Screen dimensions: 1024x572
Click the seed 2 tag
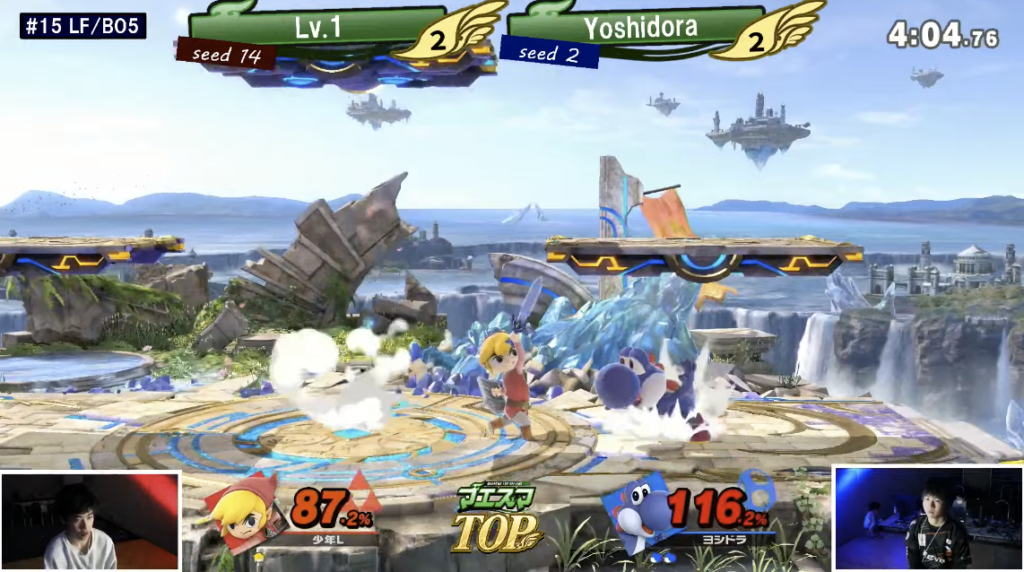point(549,54)
